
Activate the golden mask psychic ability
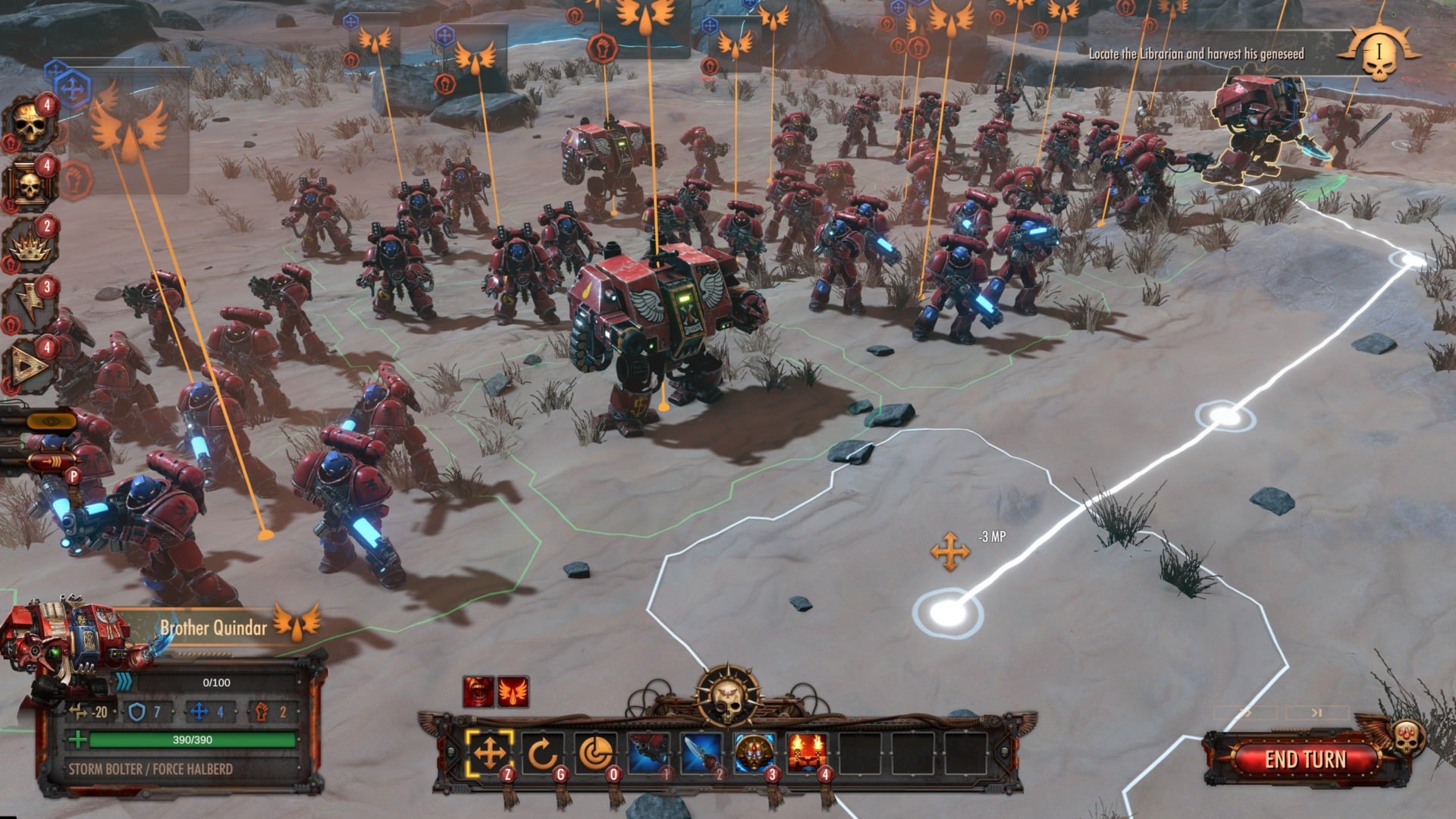tap(755, 754)
